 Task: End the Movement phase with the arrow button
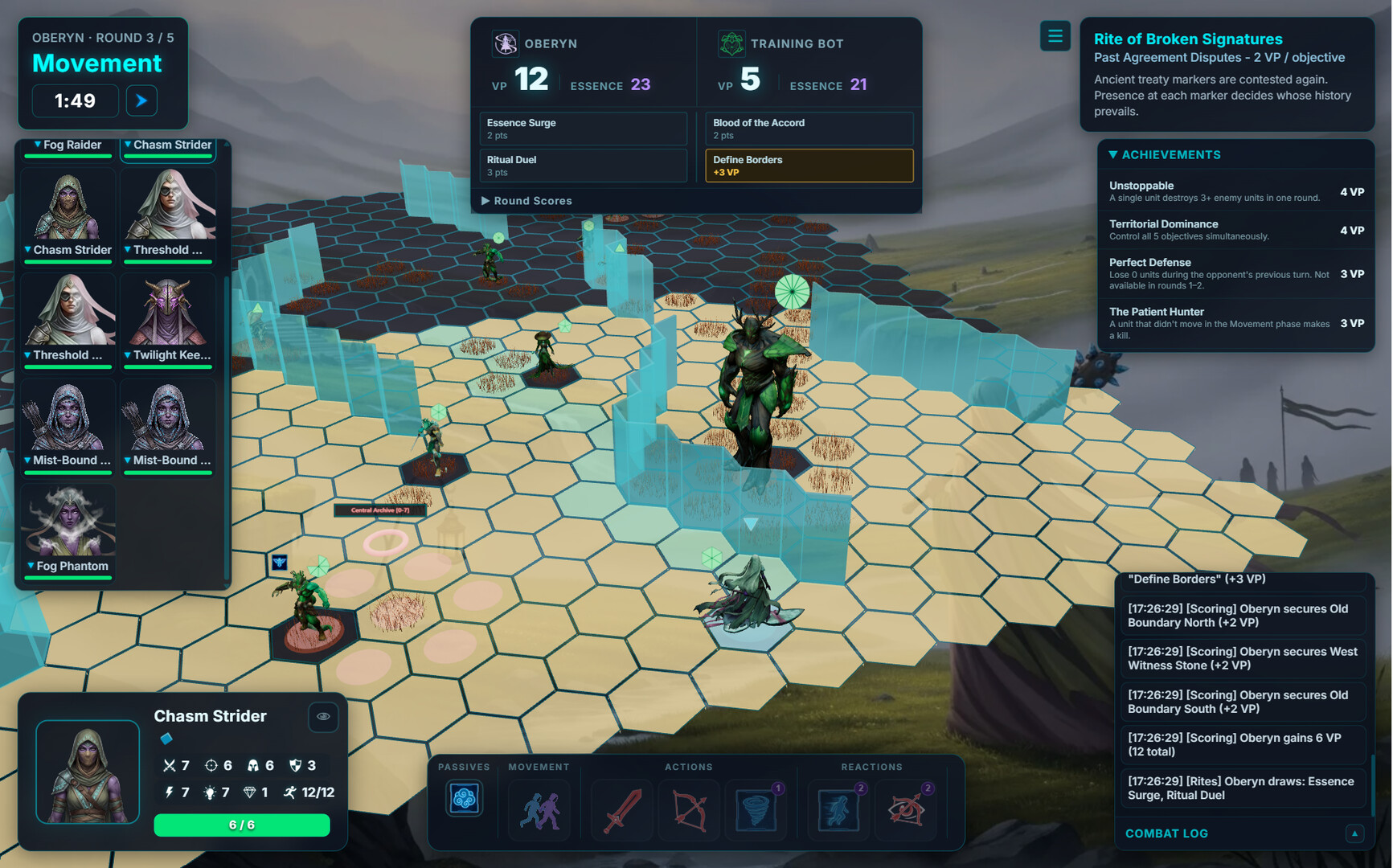(x=141, y=100)
